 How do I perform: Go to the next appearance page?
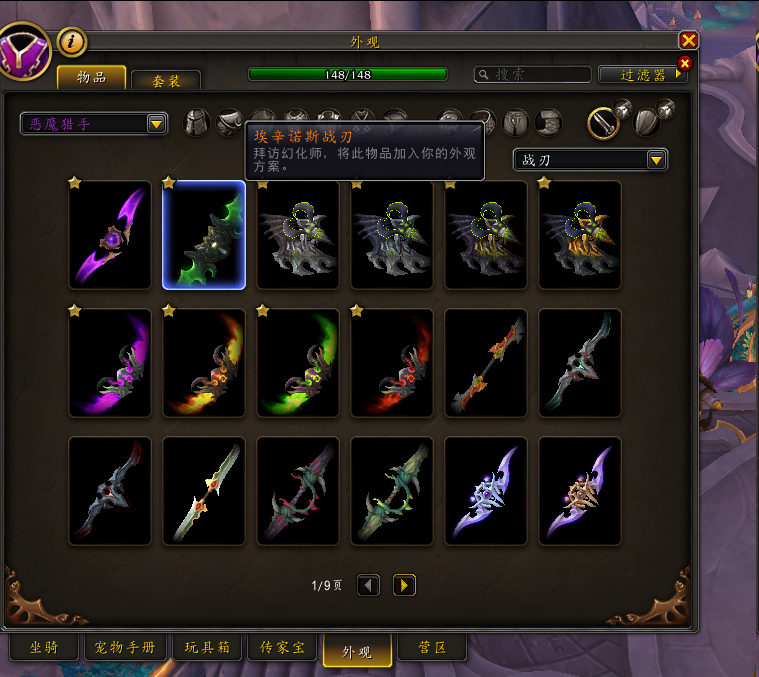(404, 585)
